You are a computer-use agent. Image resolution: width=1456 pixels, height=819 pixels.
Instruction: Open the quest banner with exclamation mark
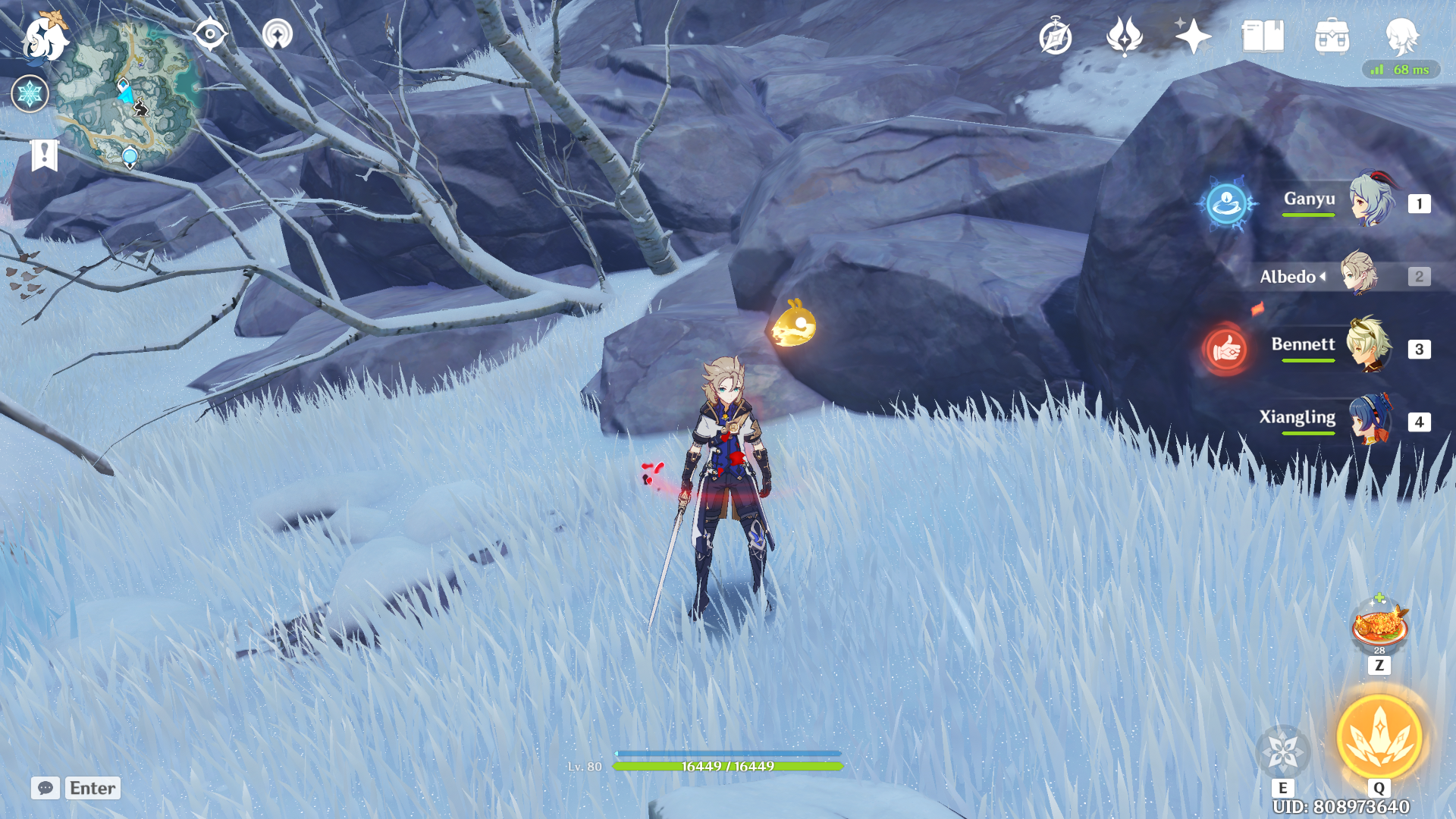[45, 155]
